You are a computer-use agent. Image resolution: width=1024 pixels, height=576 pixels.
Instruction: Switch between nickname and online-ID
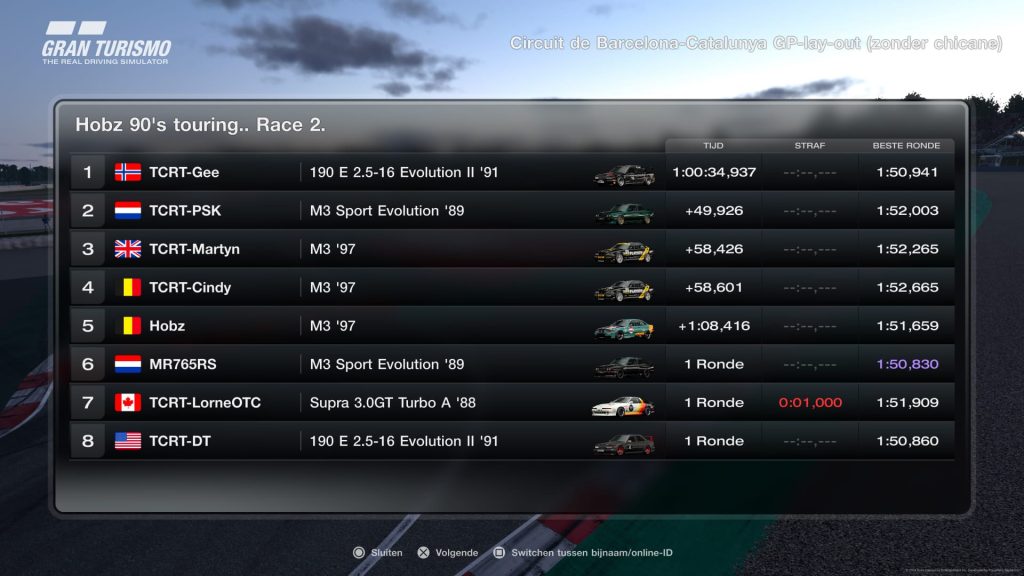pos(582,552)
